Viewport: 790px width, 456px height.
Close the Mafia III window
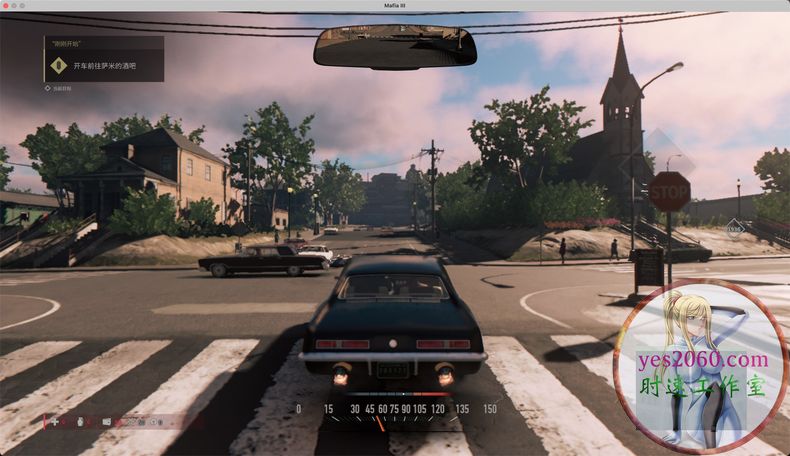[8, 5]
